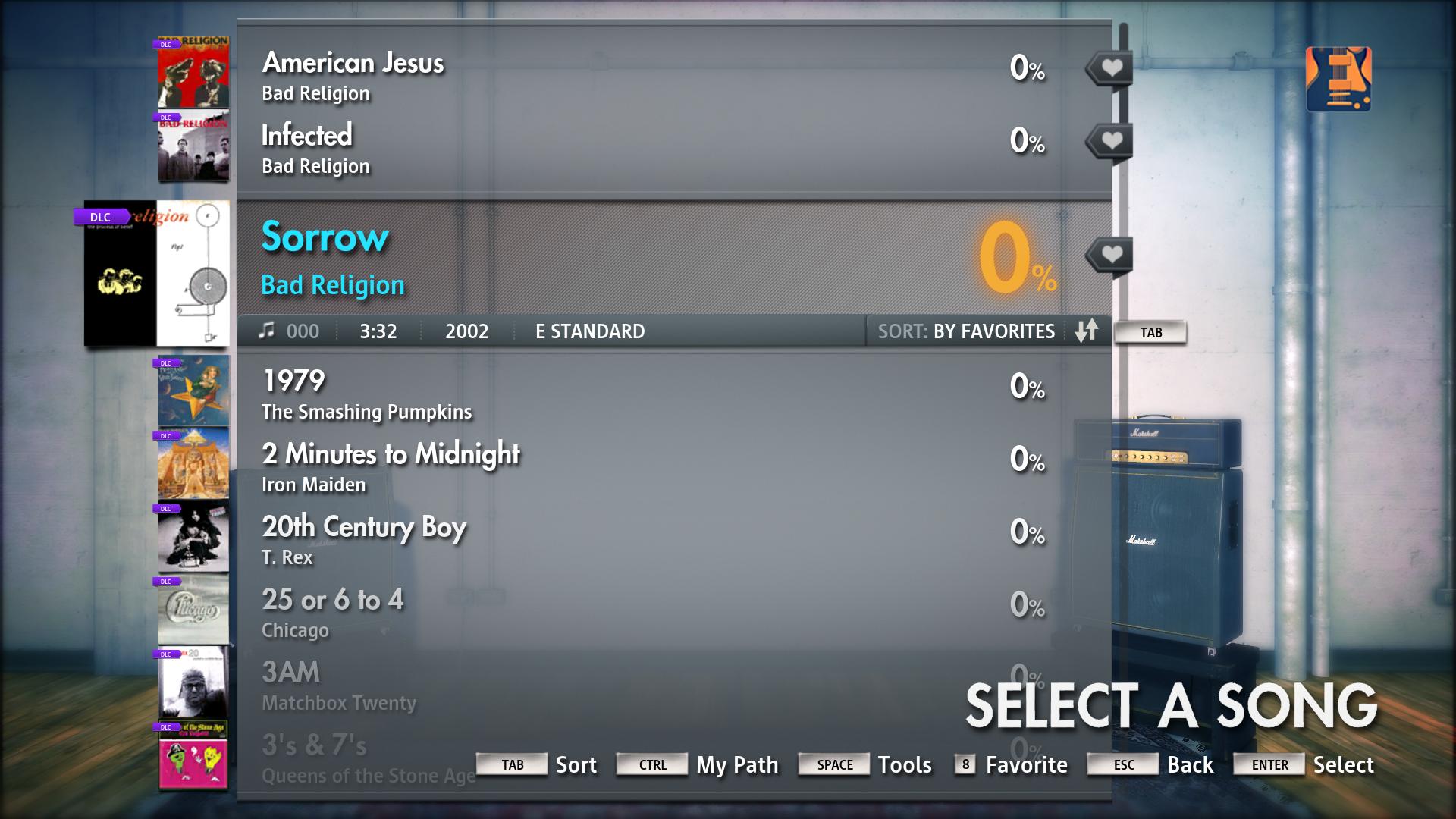Click the music note icon showing song count
The height and width of the screenshot is (819, 1456).
point(267,331)
